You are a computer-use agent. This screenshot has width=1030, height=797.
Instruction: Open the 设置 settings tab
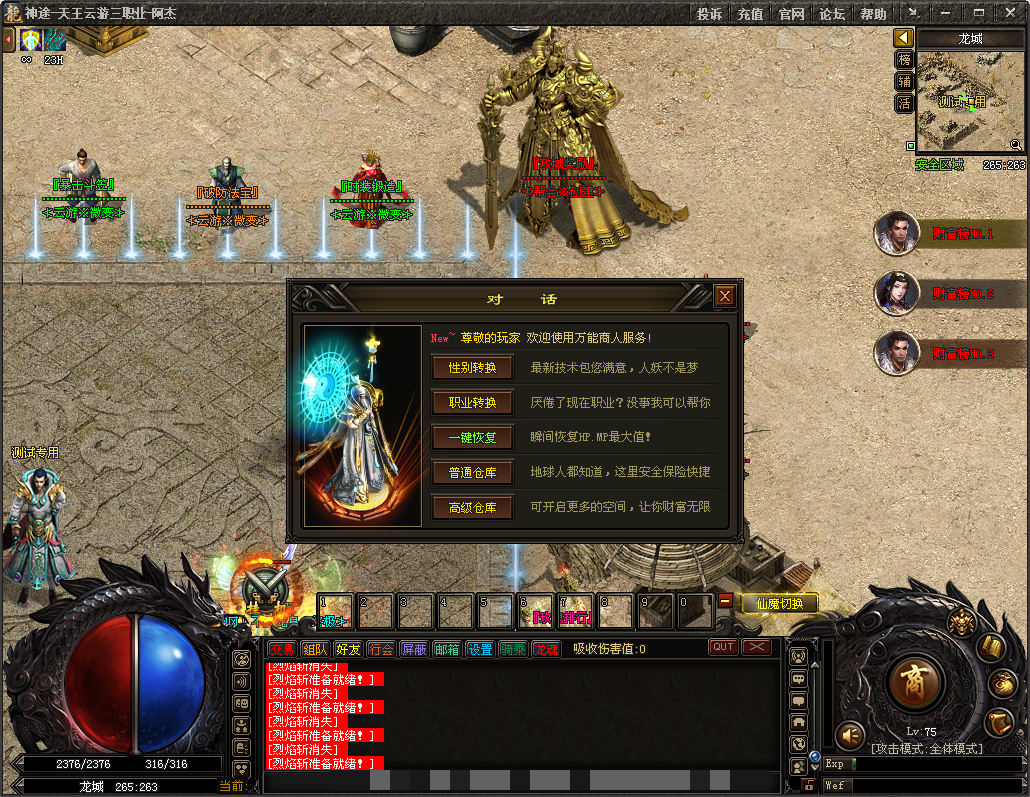480,649
